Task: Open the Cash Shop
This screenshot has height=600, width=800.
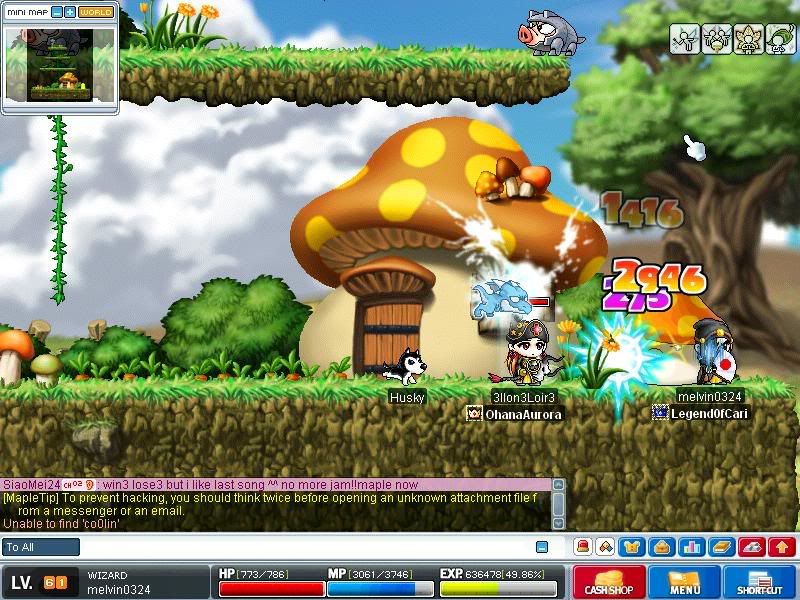Action: pyautogui.click(x=608, y=582)
